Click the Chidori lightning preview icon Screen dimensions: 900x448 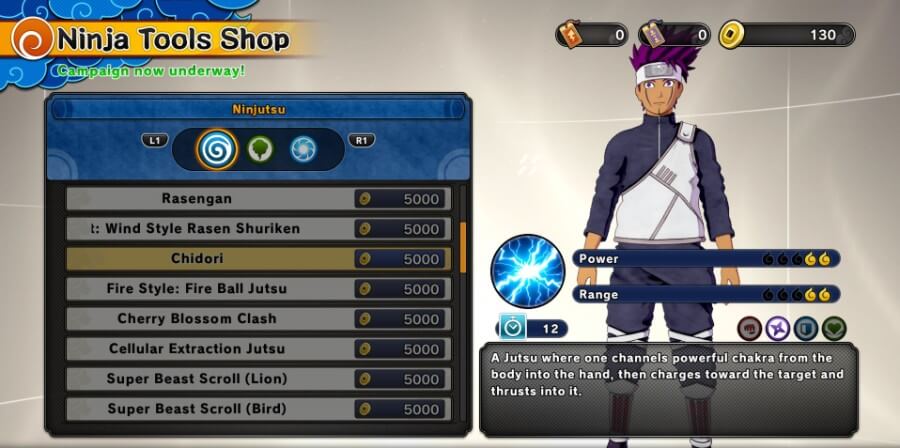pyautogui.click(x=528, y=271)
